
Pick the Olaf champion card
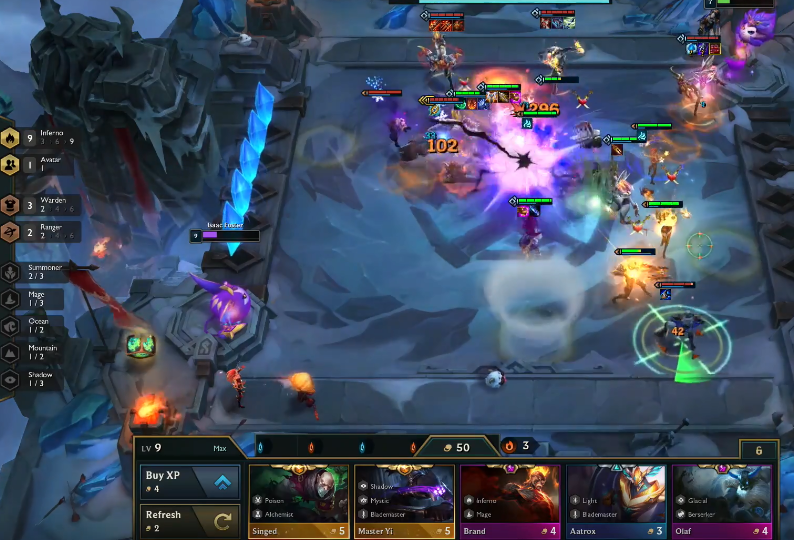pos(722,500)
